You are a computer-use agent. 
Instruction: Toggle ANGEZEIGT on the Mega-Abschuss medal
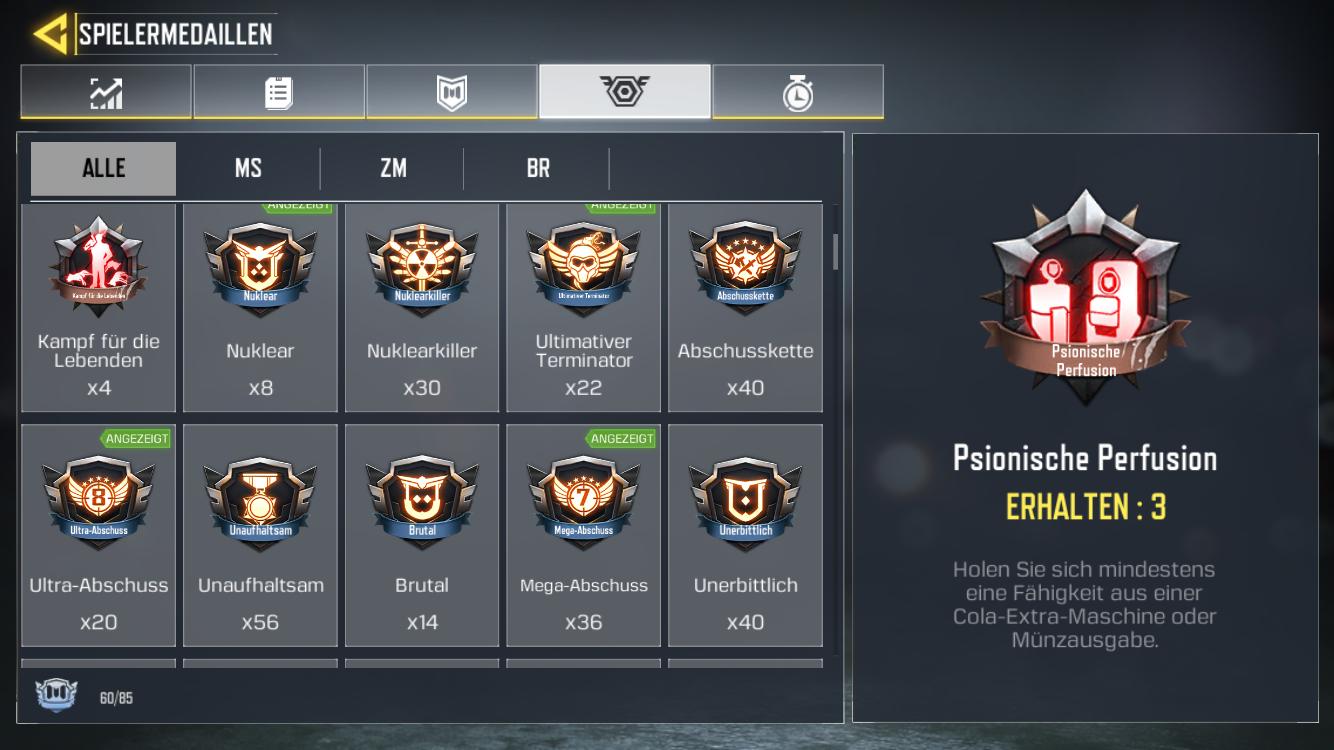(621, 438)
